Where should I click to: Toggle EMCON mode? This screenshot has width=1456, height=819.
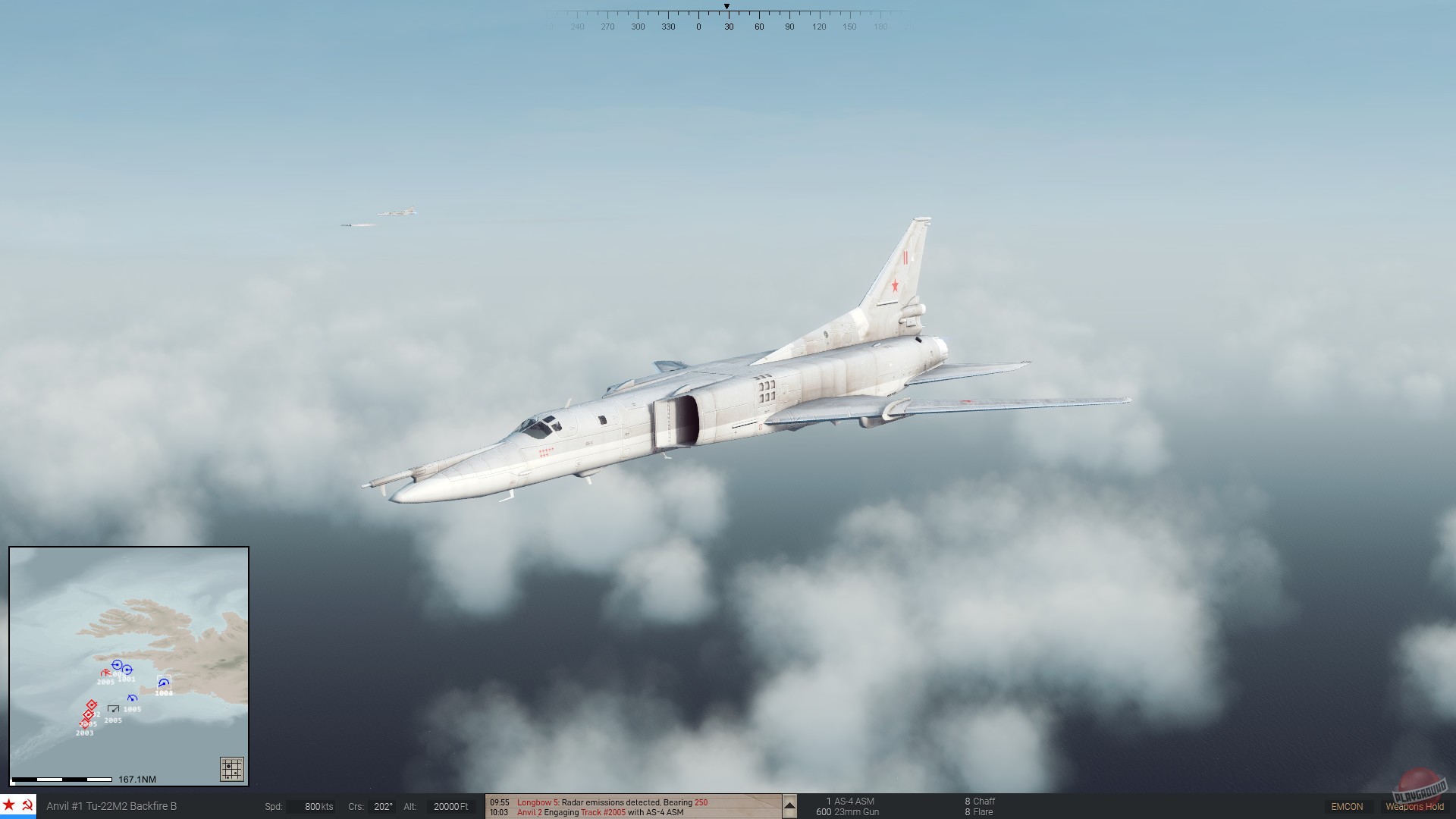pos(1348,806)
